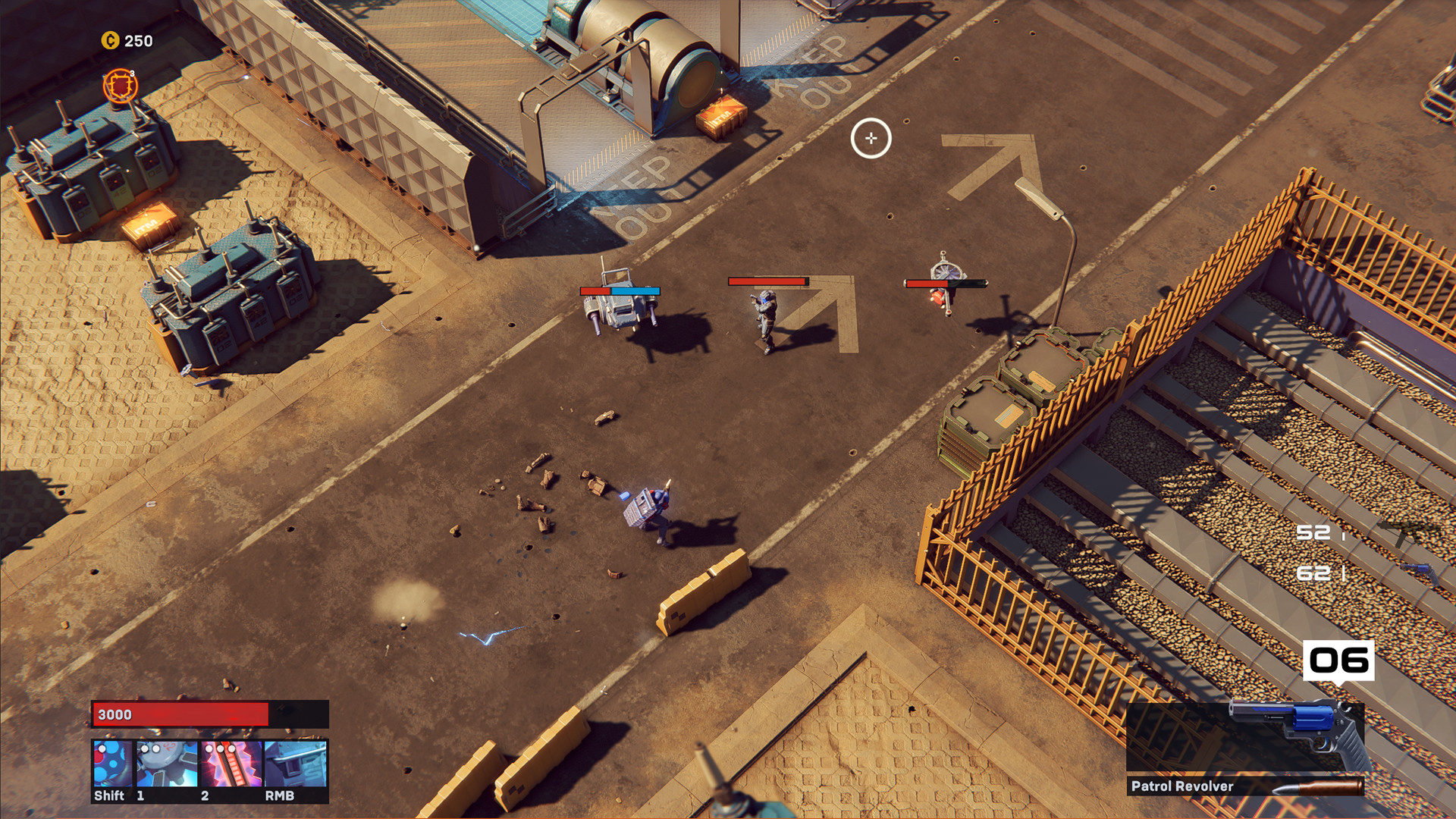Toggle the third charge pip on ability 2
Screen dimensions: 1456x819
point(231,748)
